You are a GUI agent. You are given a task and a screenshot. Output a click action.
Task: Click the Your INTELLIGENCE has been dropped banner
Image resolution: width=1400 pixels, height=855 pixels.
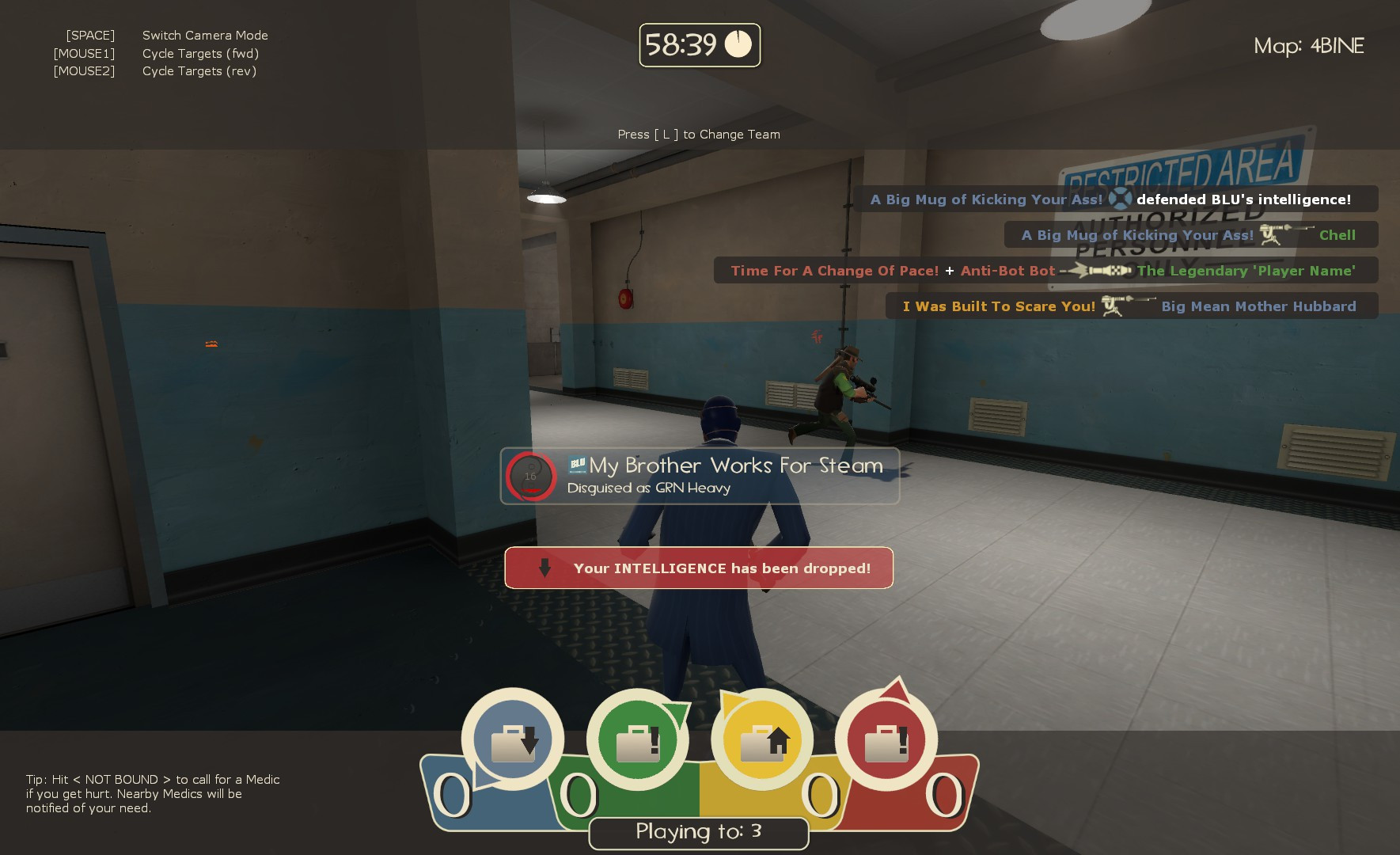[699, 567]
